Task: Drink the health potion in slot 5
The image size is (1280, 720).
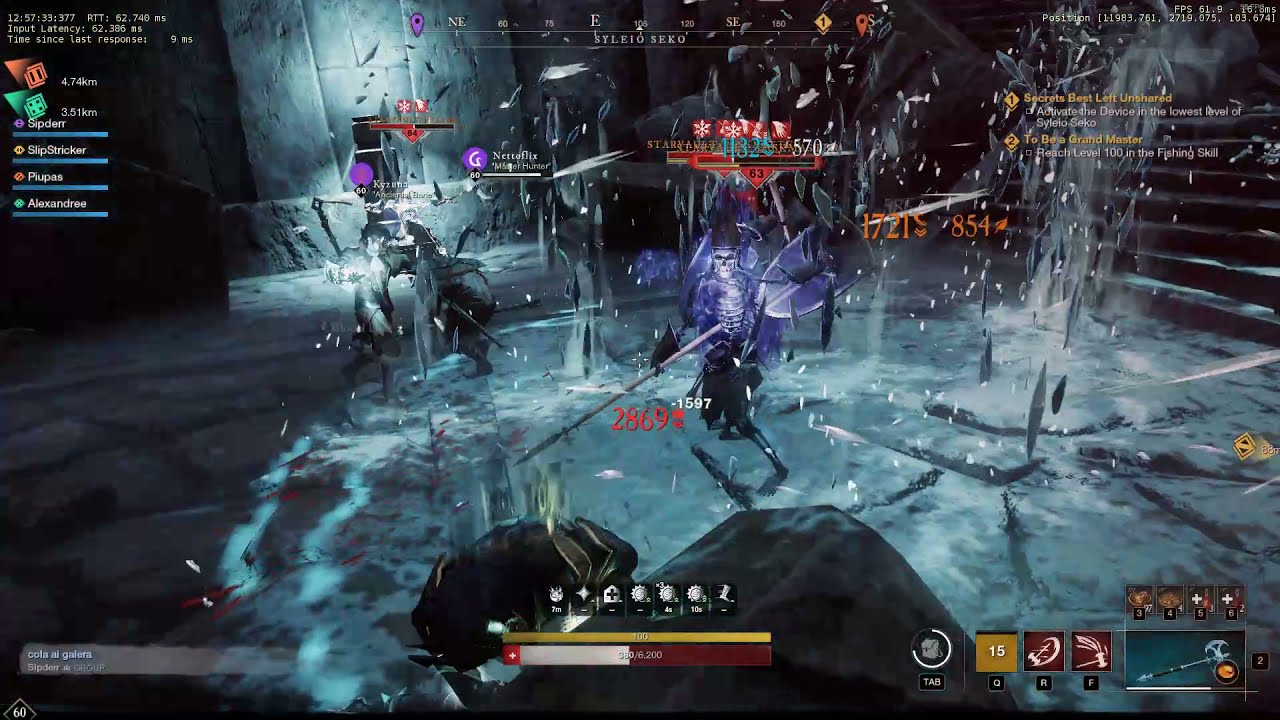Action: (x=1199, y=600)
